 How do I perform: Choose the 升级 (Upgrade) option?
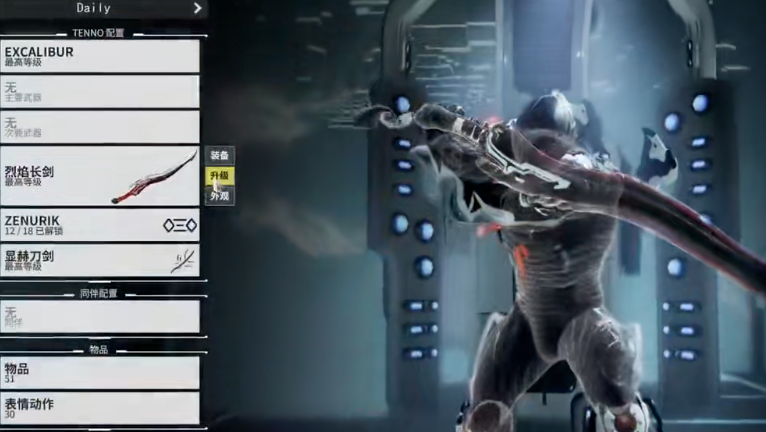coord(220,176)
